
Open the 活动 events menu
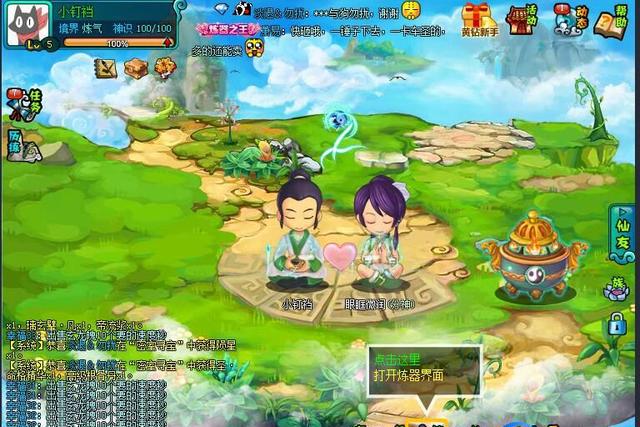522,18
